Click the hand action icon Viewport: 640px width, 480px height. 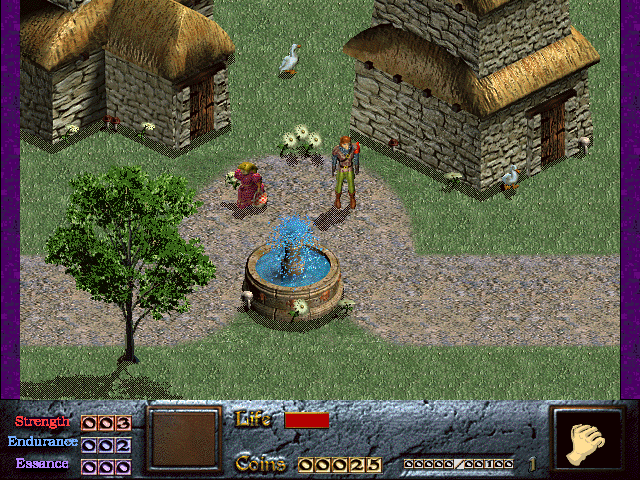[587, 439]
